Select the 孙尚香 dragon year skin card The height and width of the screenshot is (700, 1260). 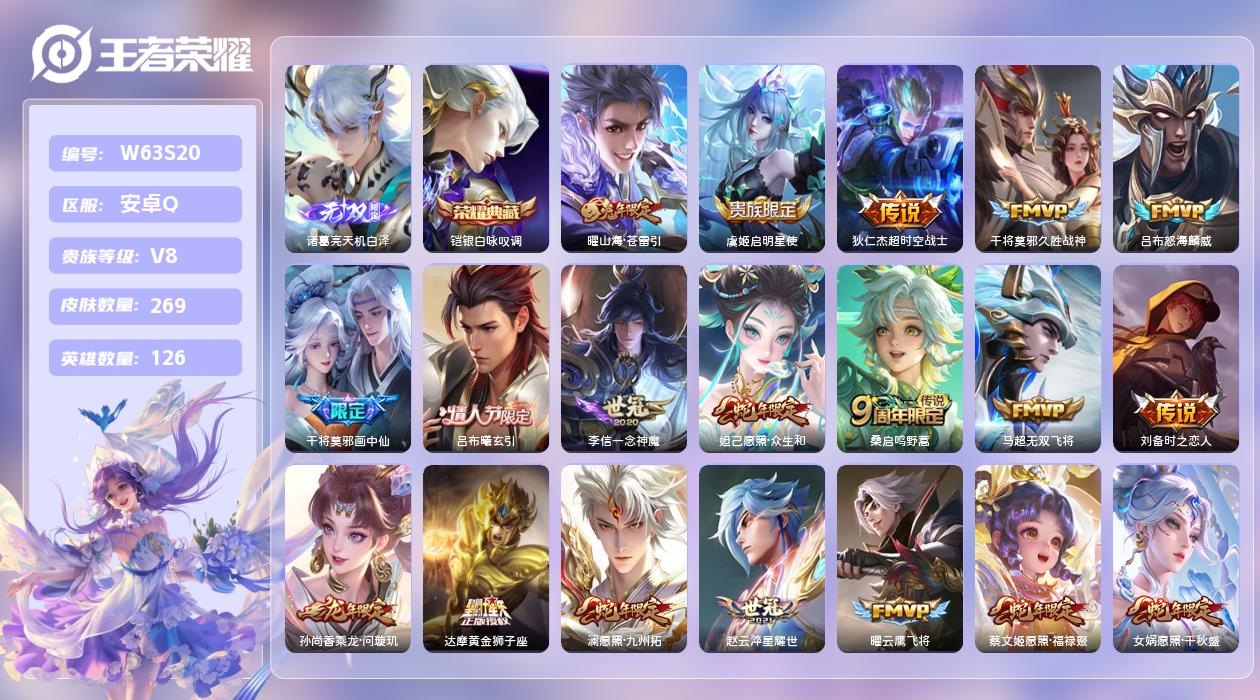pos(348,558)
